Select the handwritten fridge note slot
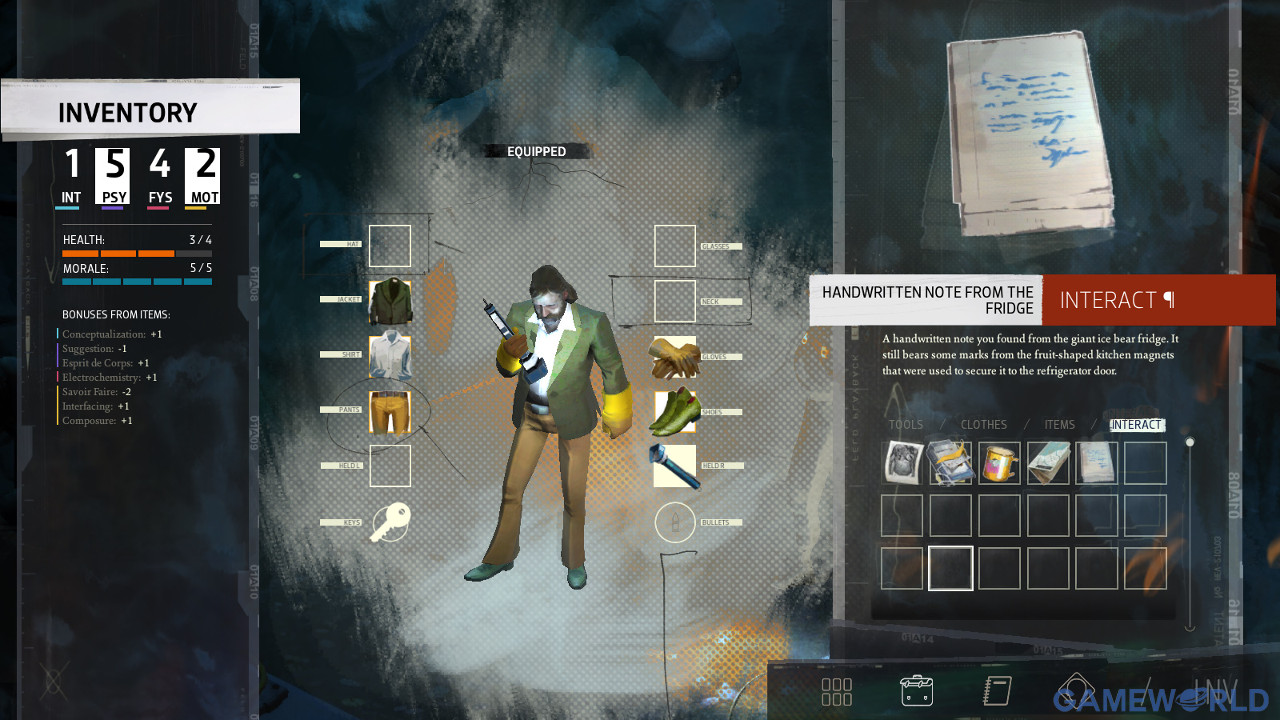 1096,463
